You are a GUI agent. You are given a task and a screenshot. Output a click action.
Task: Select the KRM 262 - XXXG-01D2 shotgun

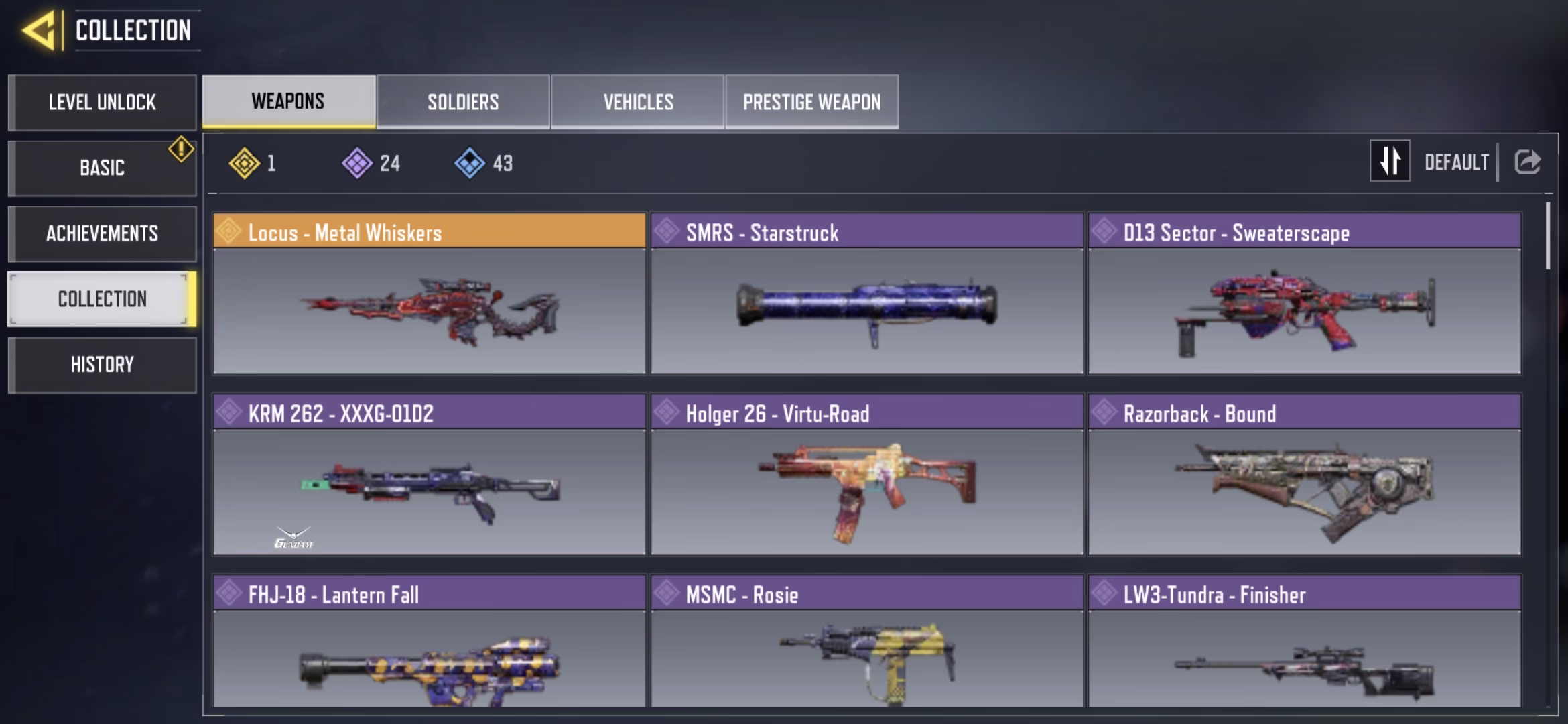pos(429,475)
